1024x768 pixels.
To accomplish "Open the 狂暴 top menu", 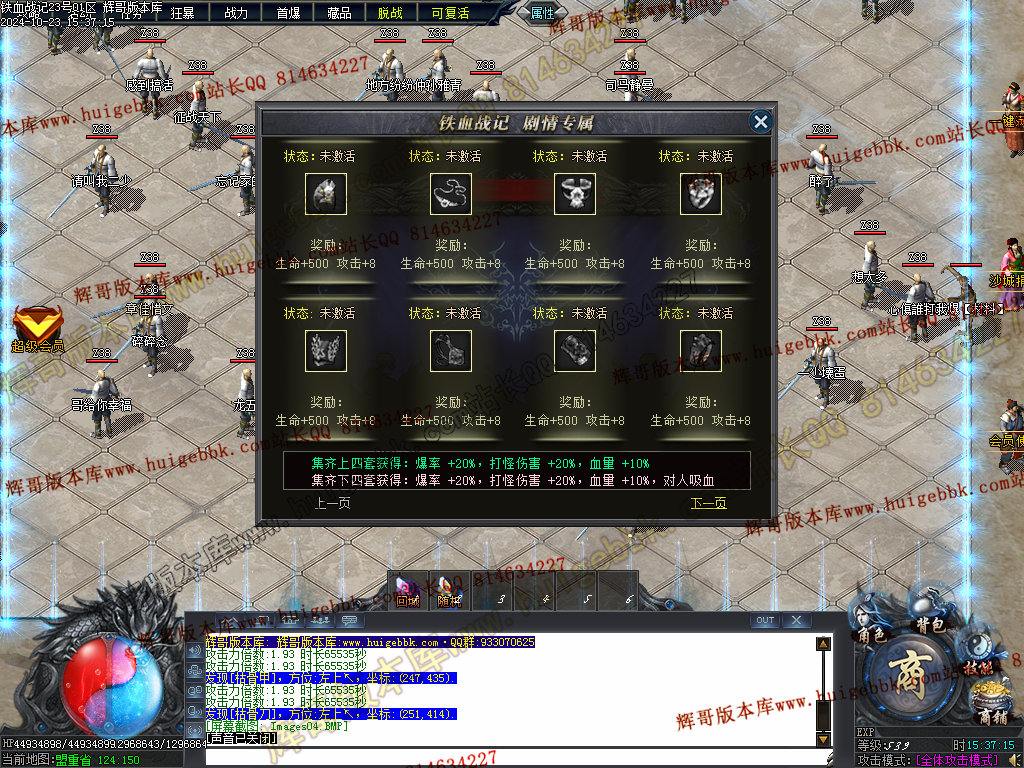I will [183, 13].
